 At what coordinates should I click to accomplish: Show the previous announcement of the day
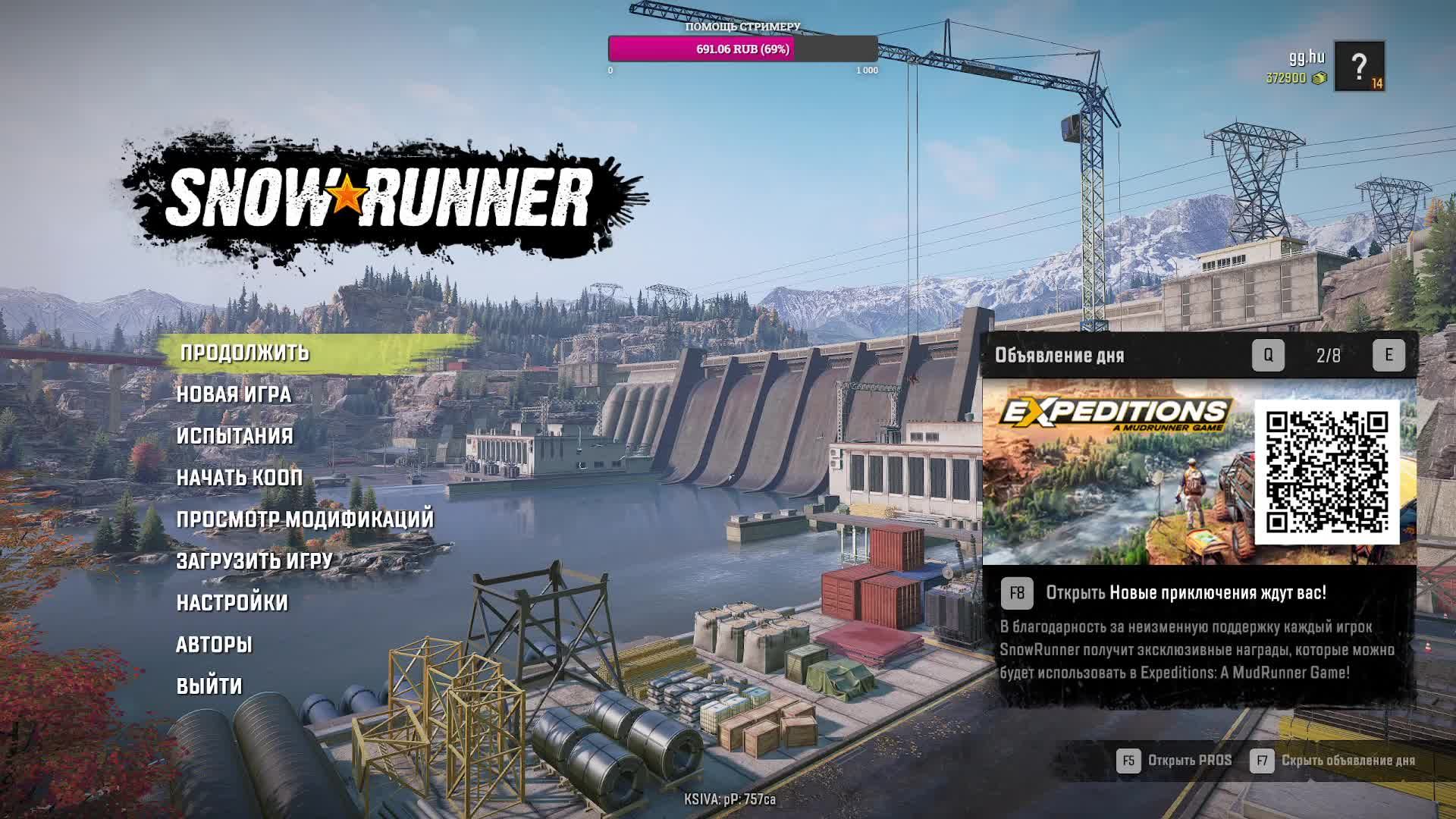coord(1267,355)
